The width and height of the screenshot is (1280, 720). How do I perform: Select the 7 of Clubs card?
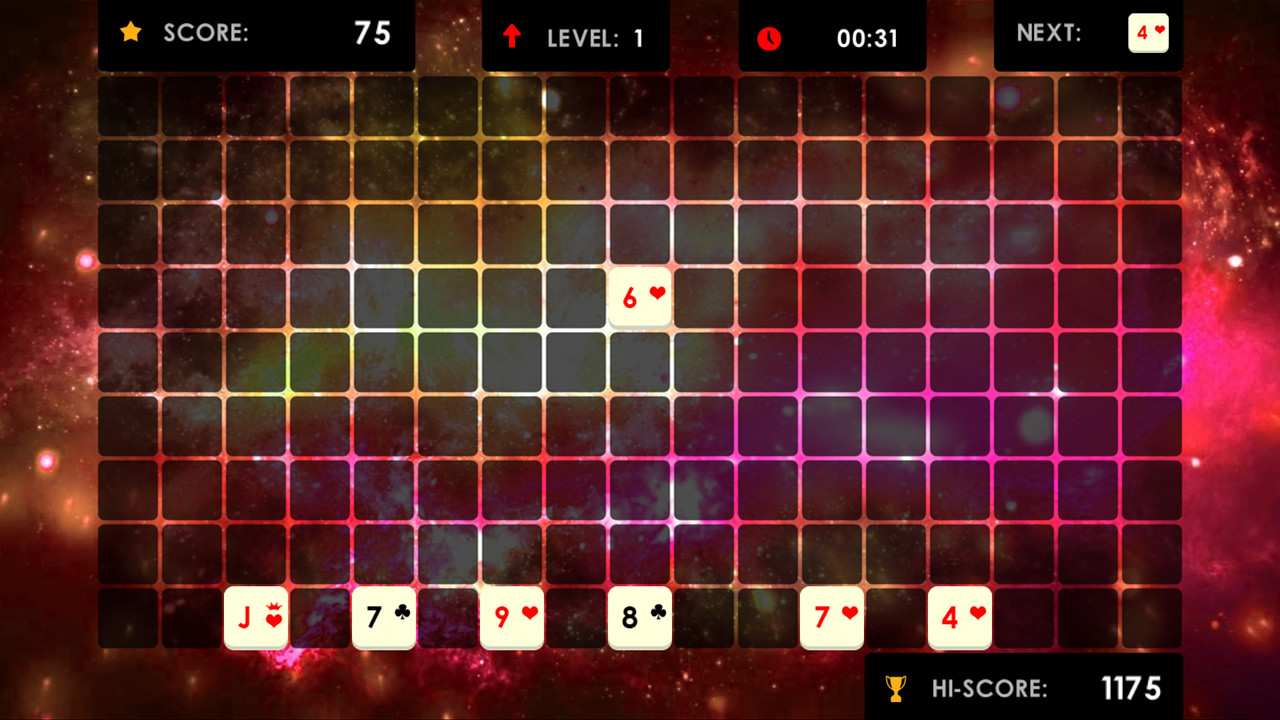coord(384,618)
